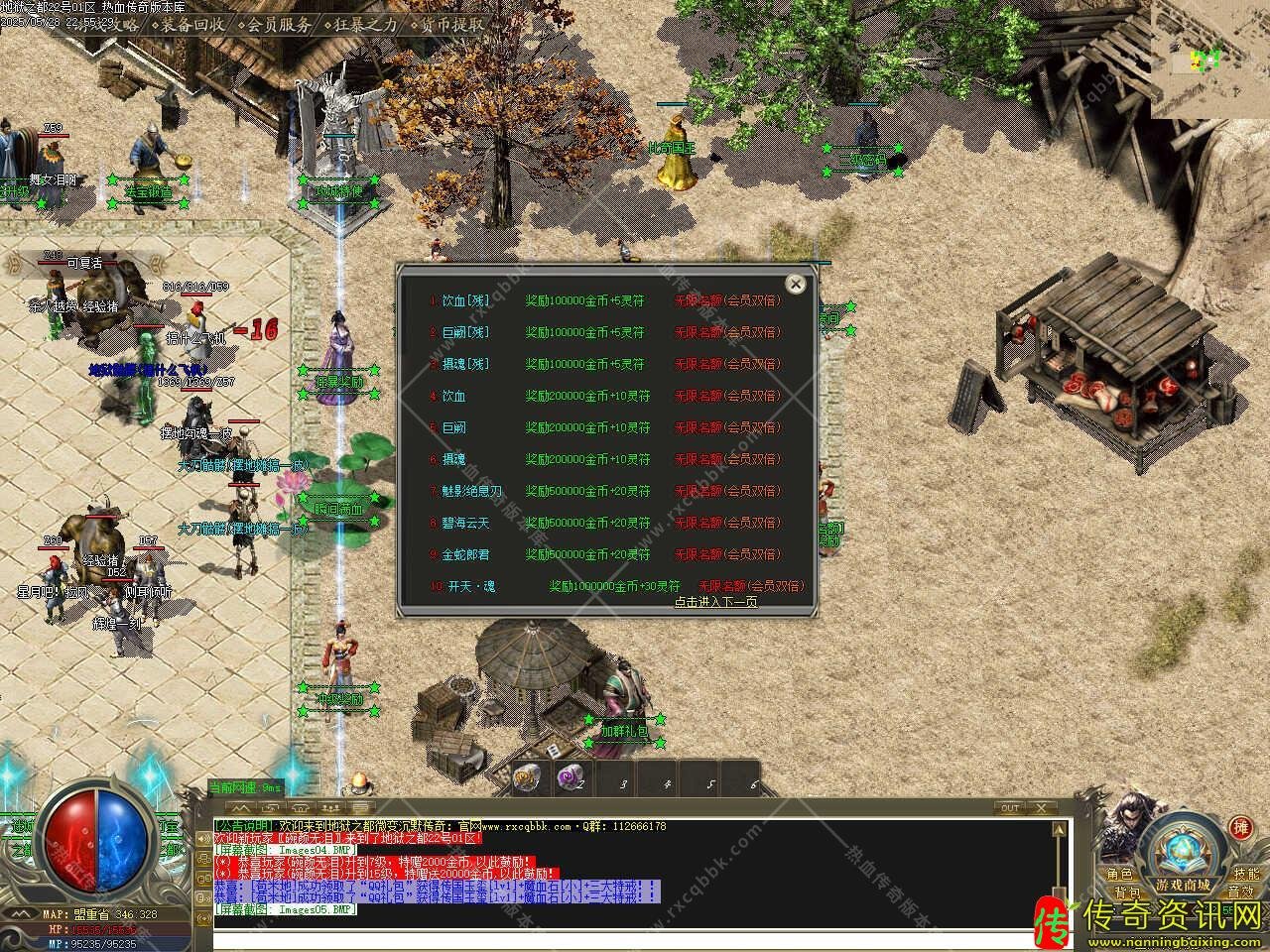This screenshot has height=952, width=1270.
Task: Click 点击进入下一页 to go to next page
Action: (x=715, y=602)
